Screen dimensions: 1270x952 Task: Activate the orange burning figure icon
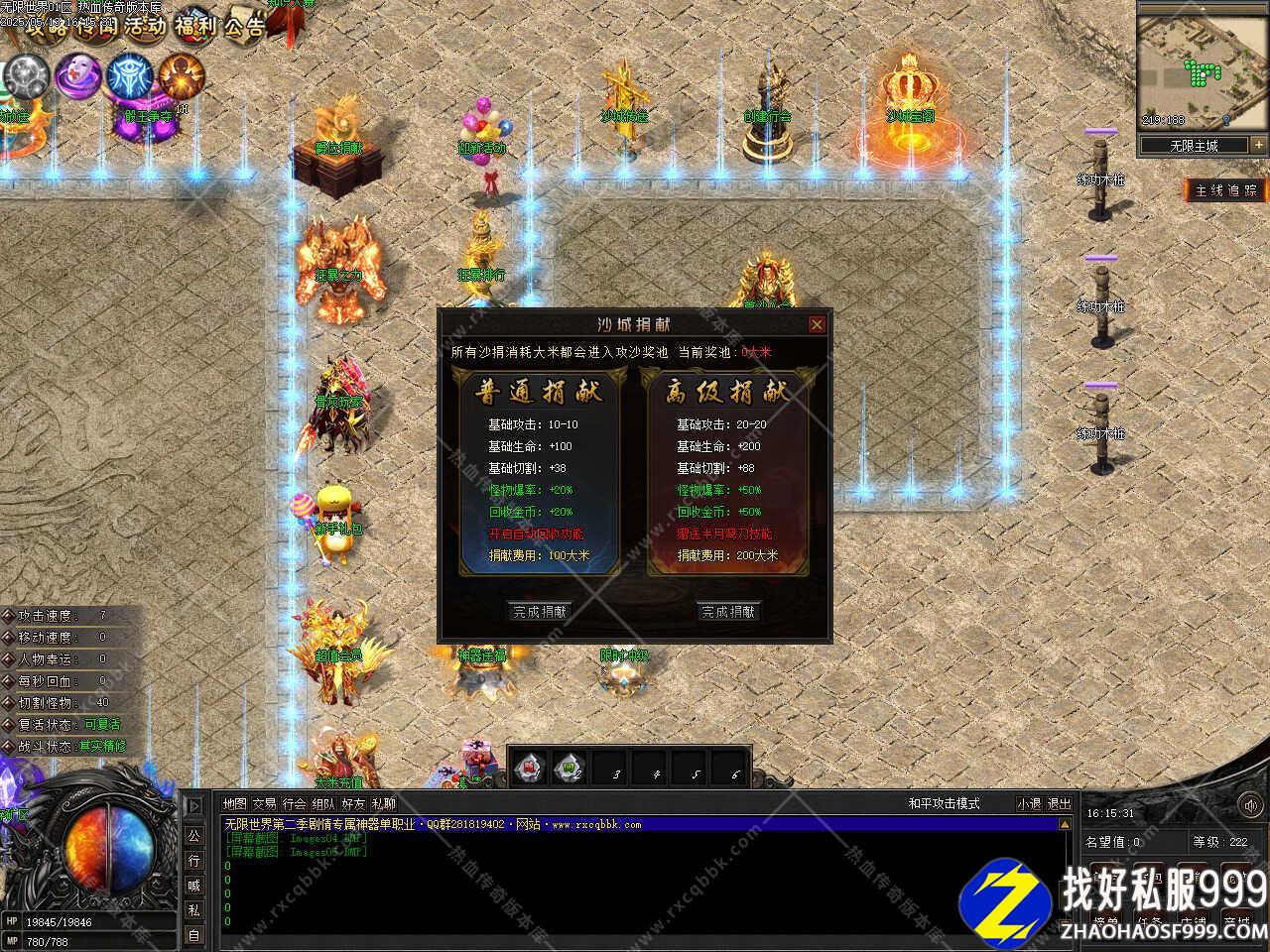[182, 75]
